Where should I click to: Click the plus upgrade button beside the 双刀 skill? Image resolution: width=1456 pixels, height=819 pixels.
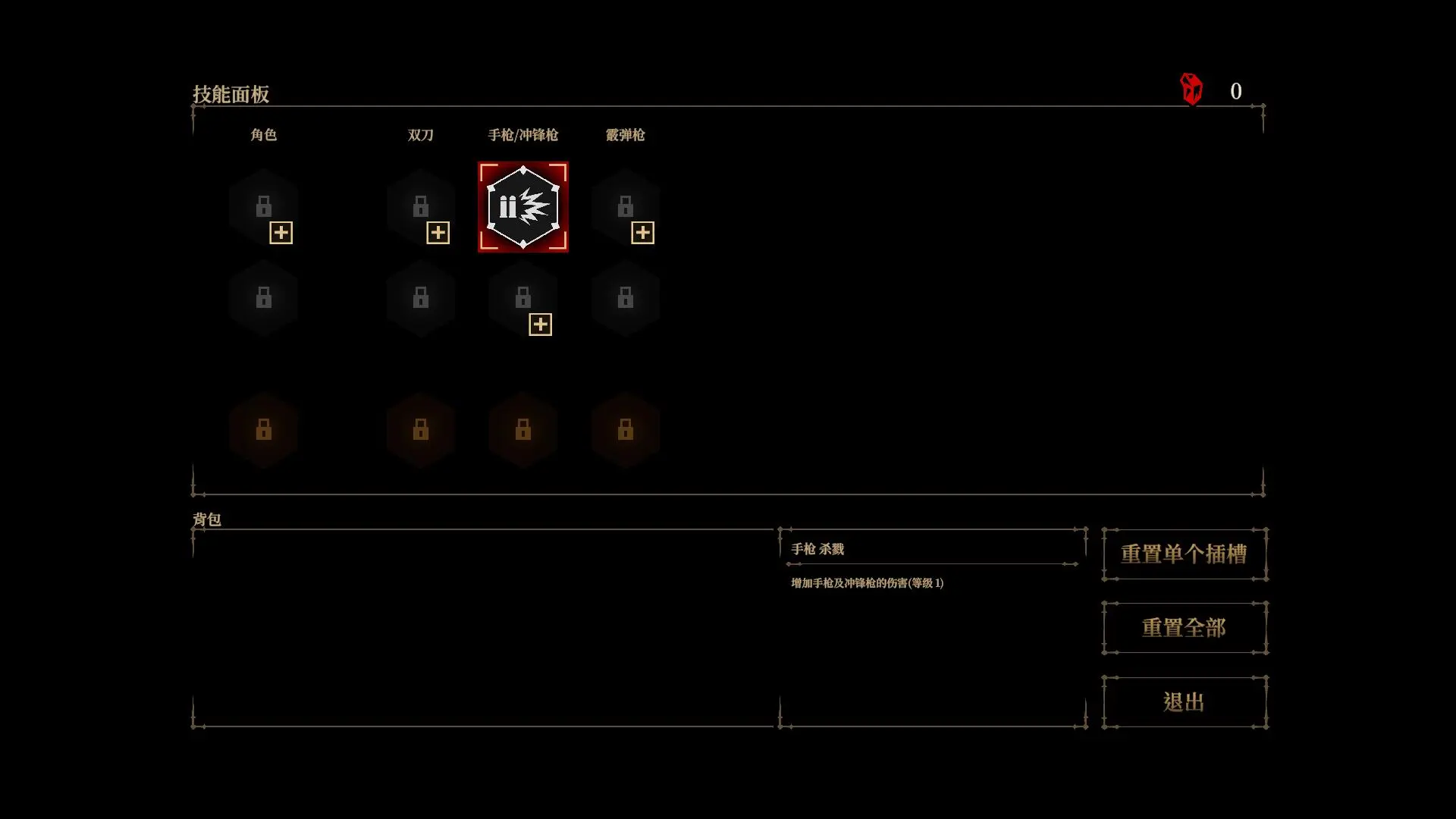438,233
